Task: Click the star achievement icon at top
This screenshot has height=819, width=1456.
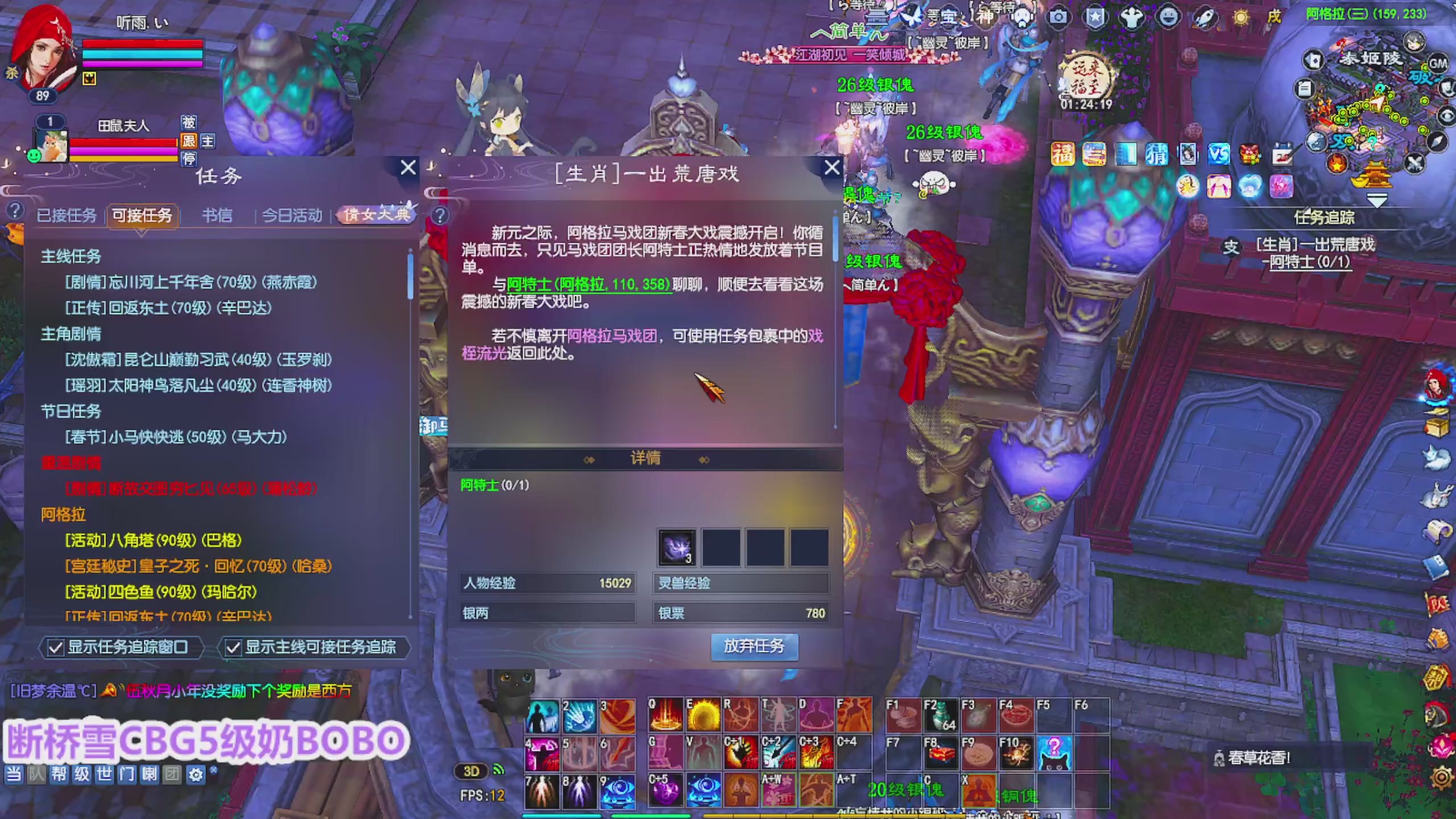Action: (x=1096, y=18)
